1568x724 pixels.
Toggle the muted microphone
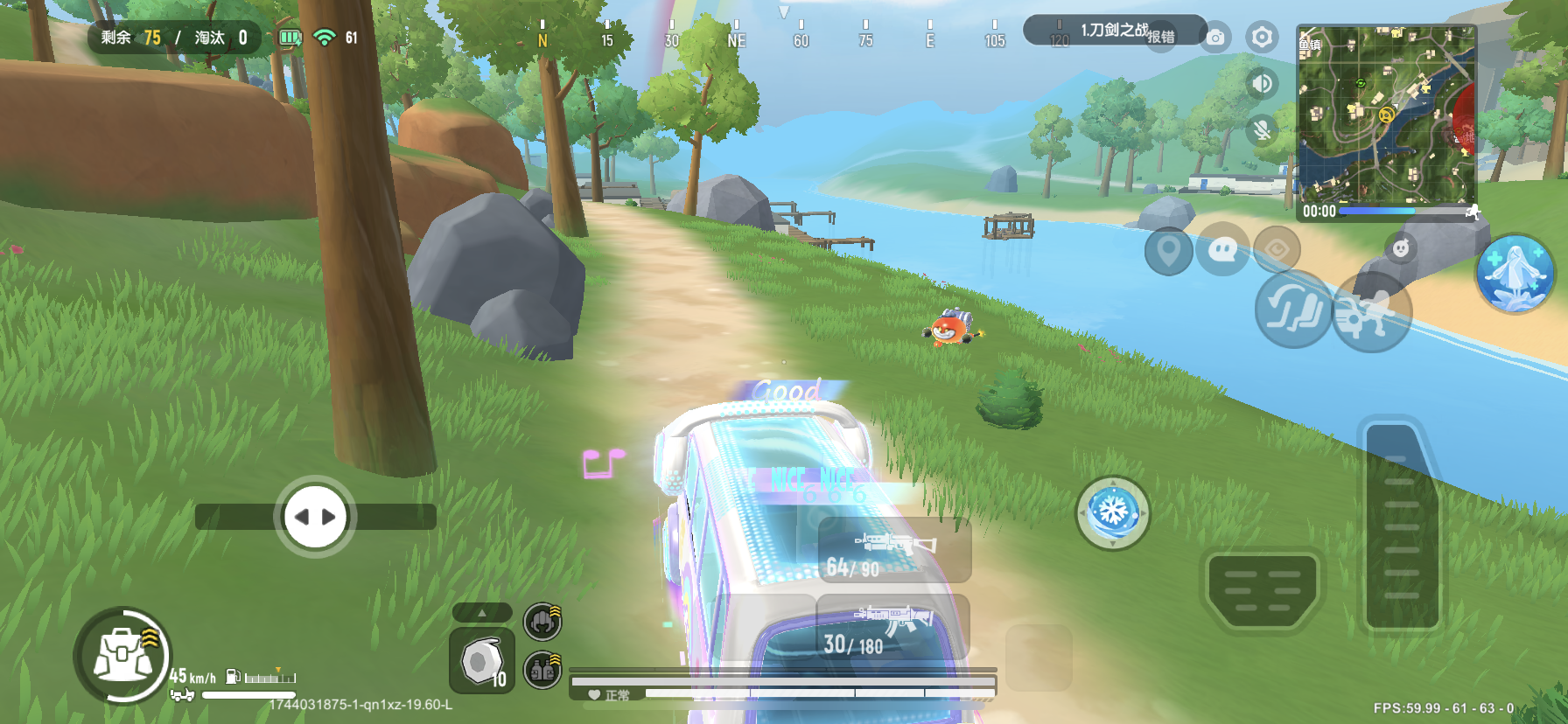[1262, 130]
